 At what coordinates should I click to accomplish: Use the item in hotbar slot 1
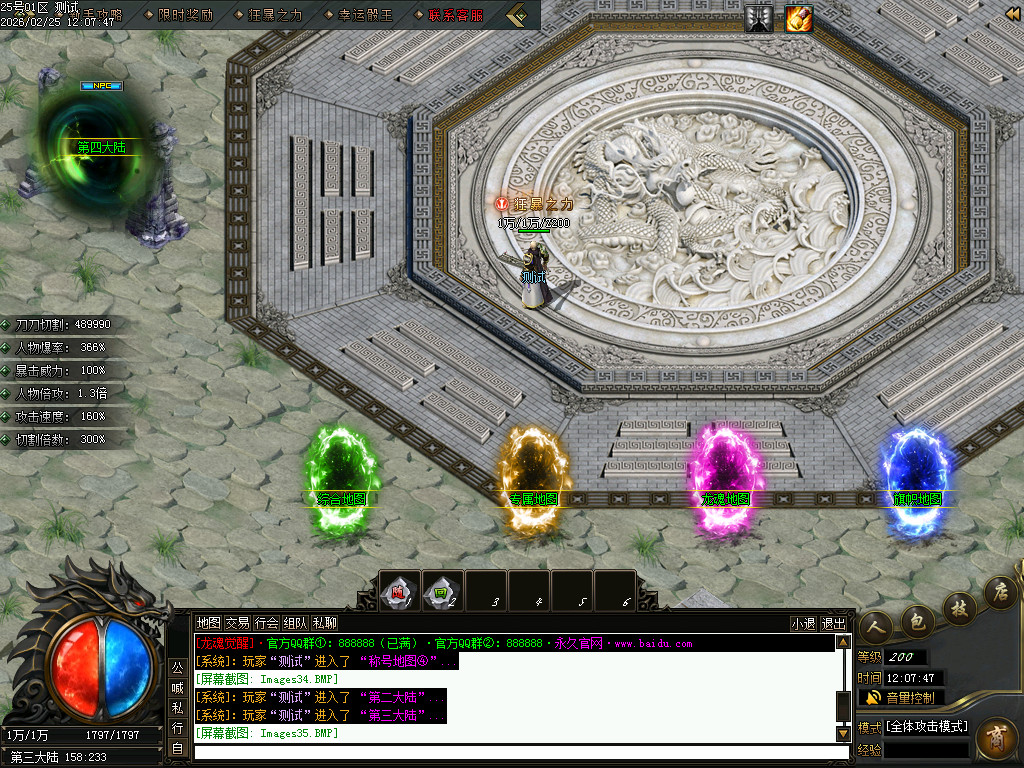pyautogui.click(x=400, y=590)
